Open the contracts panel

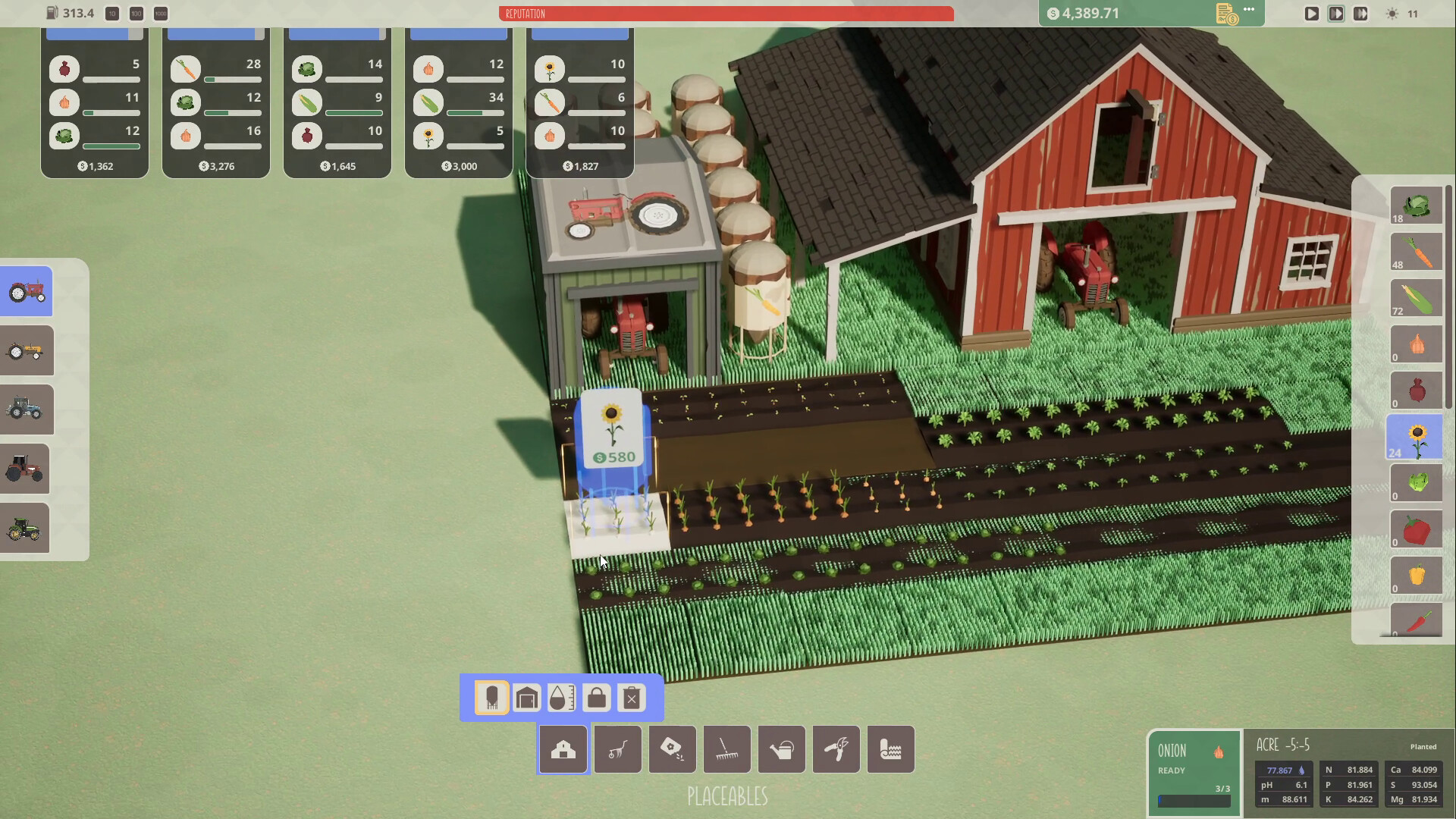[x=1225, y=13]
